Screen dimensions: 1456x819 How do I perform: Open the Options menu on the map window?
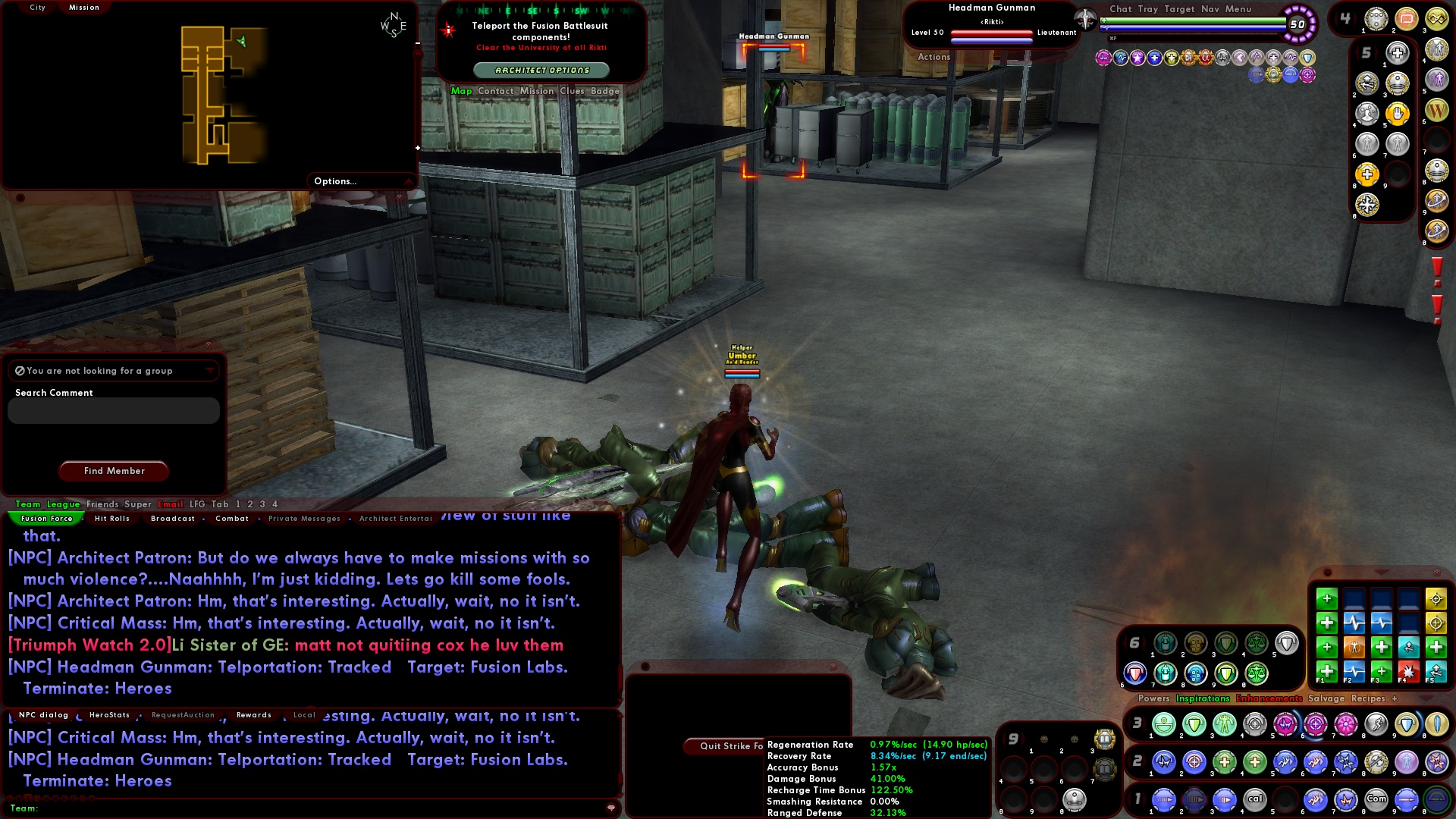click(335, 181)
